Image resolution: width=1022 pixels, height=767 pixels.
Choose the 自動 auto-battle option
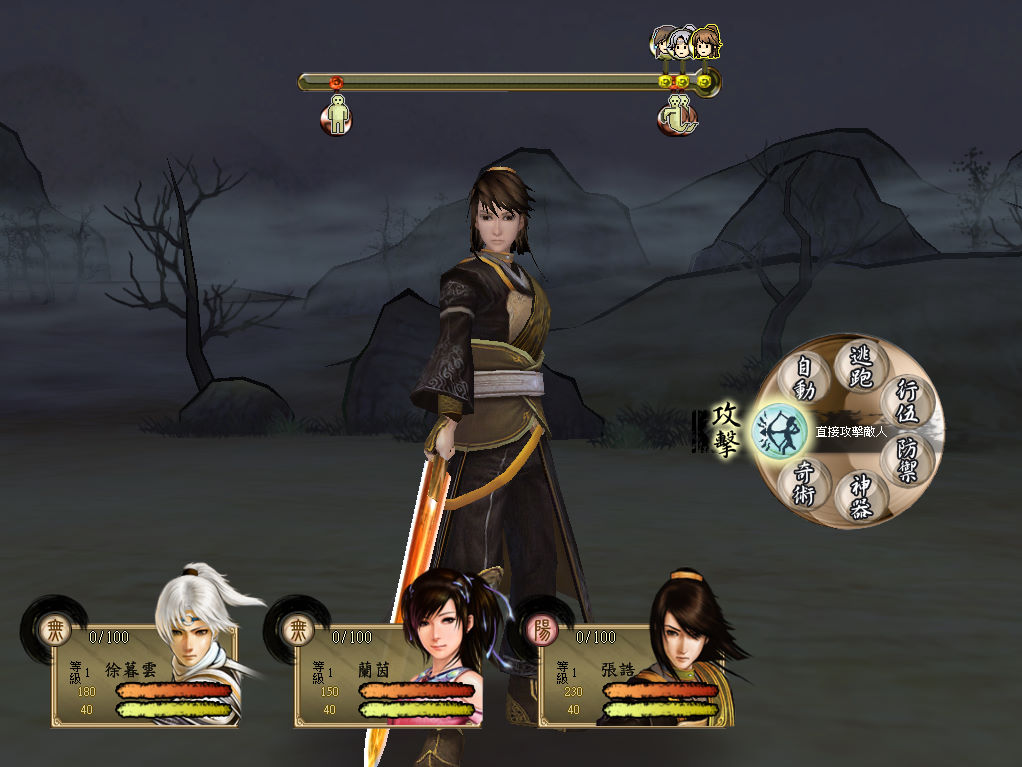805,379
